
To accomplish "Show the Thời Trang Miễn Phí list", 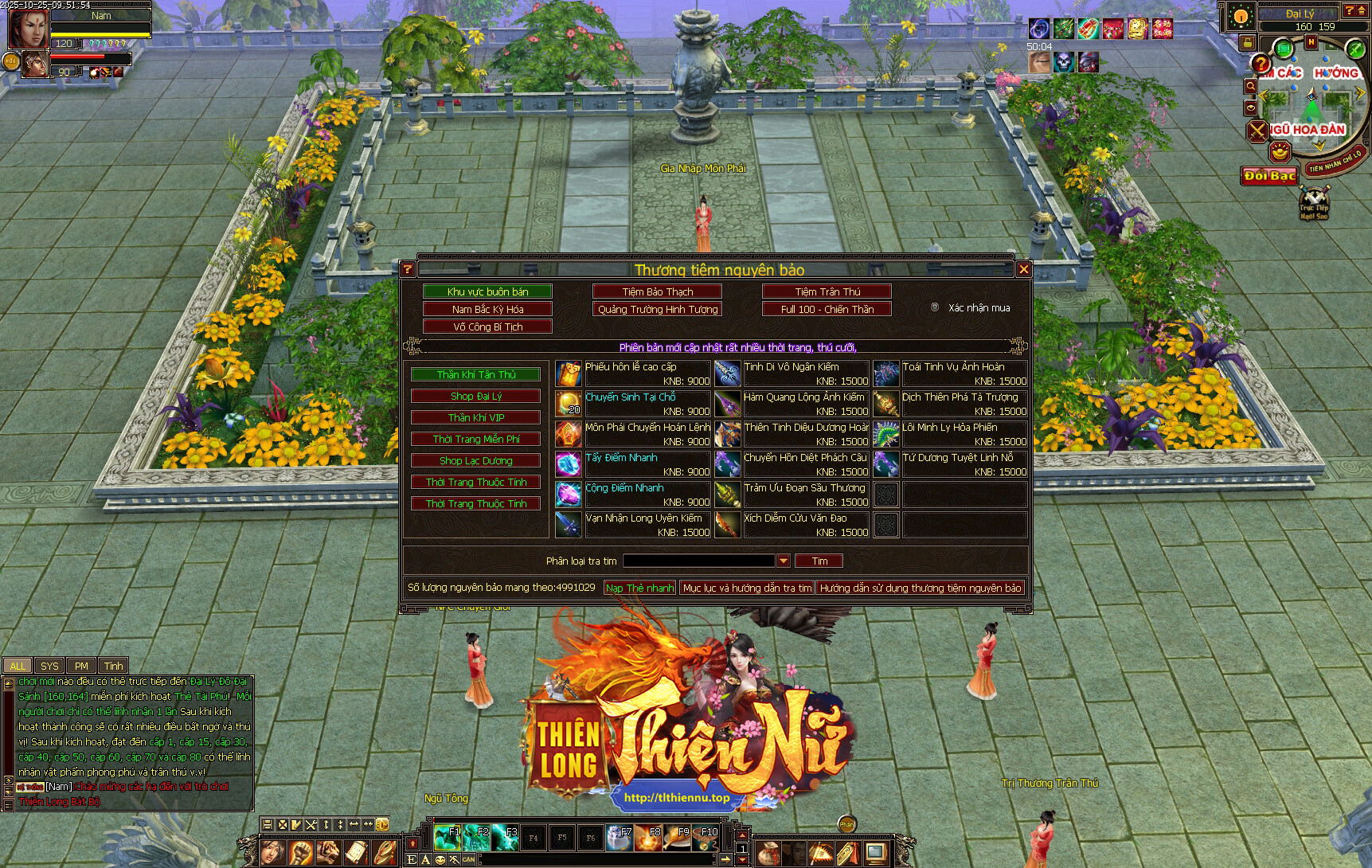I will tap(476, 439).
